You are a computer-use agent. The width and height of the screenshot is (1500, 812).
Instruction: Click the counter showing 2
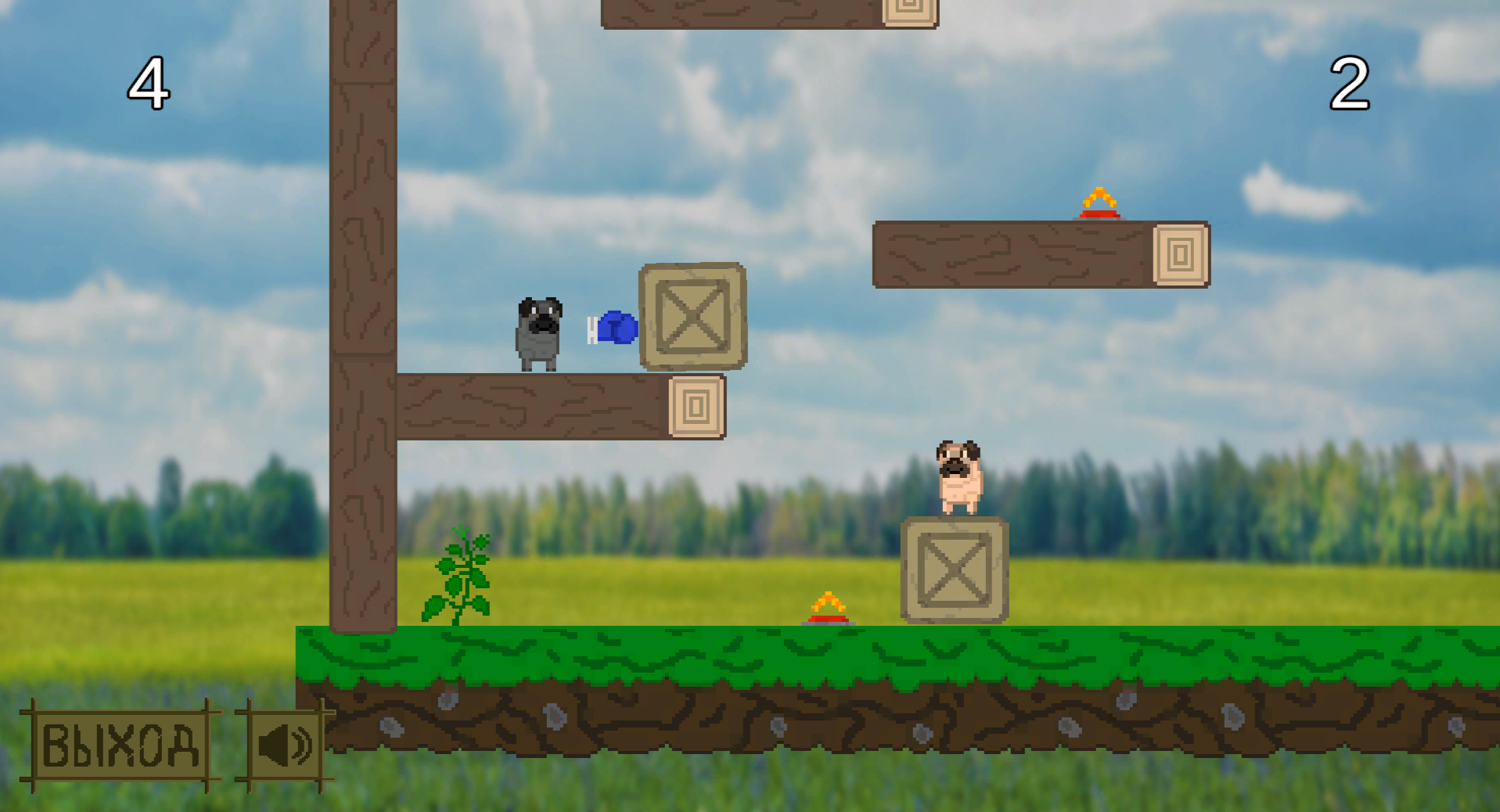tap(1351, 82)
